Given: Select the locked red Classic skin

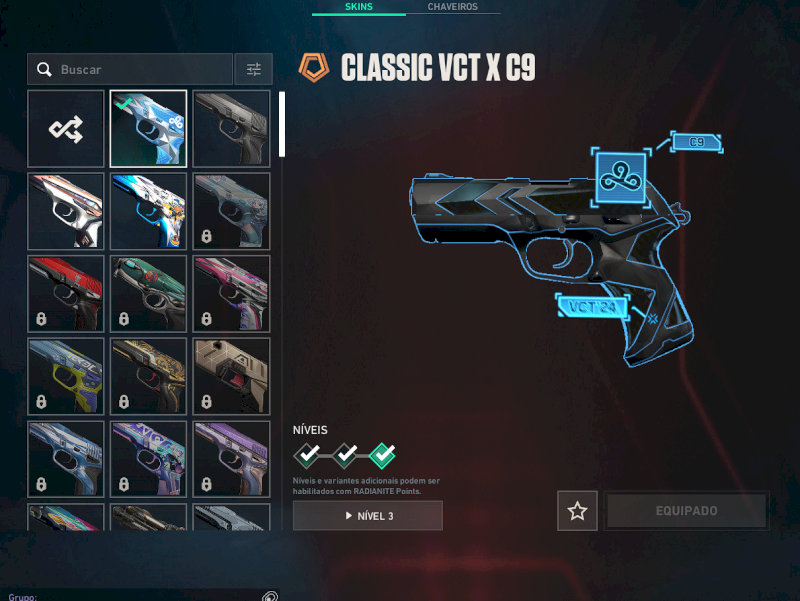Looking at the screenshot, I should pos(66,294).
